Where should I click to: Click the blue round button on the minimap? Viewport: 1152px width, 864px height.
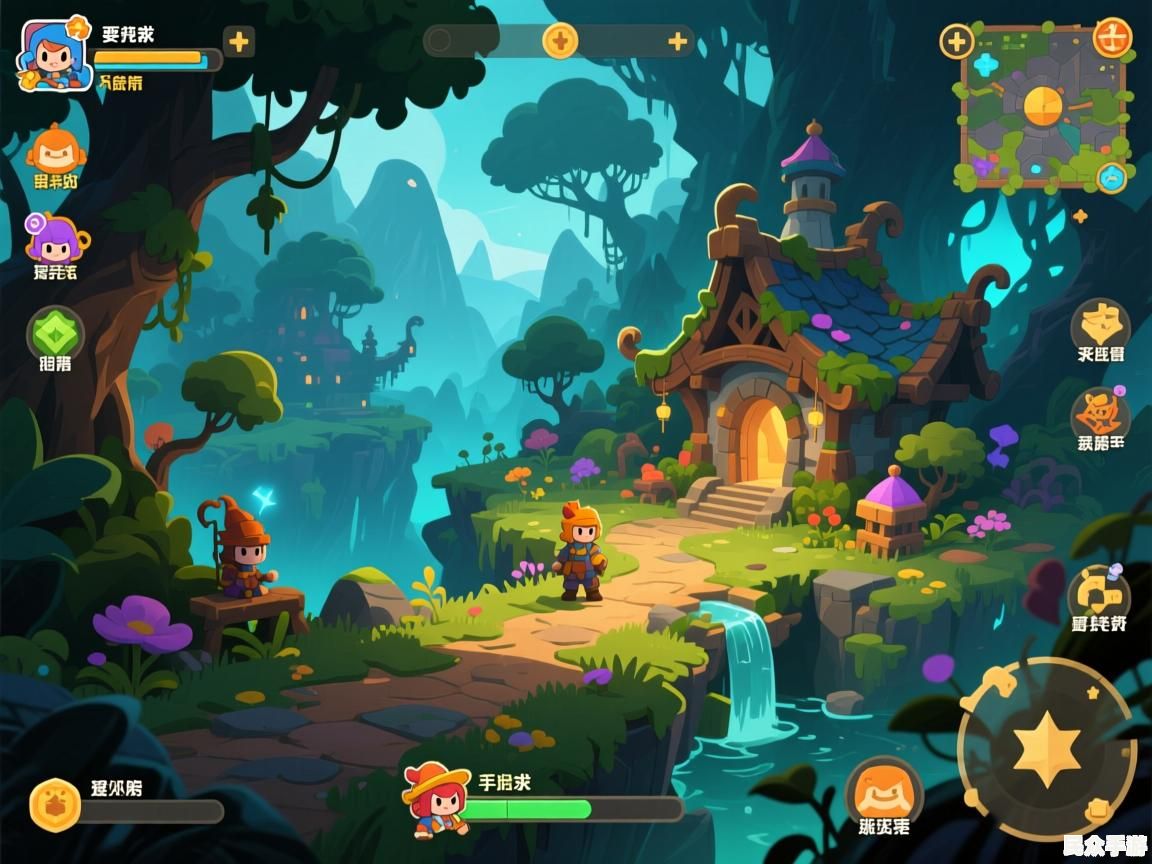[1112, 178]
